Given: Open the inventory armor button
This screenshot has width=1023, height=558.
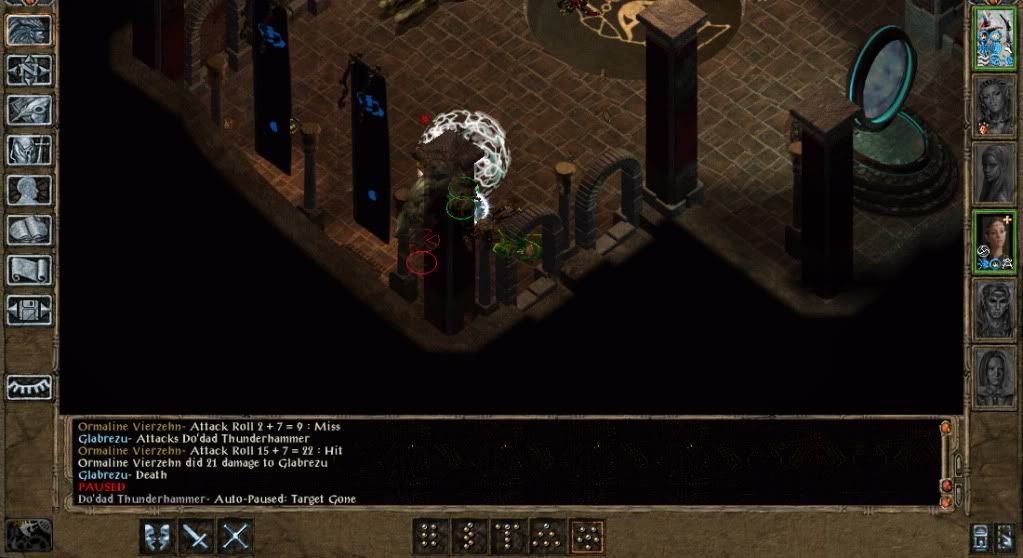Looking at the screenshot, I should [29, 149].
